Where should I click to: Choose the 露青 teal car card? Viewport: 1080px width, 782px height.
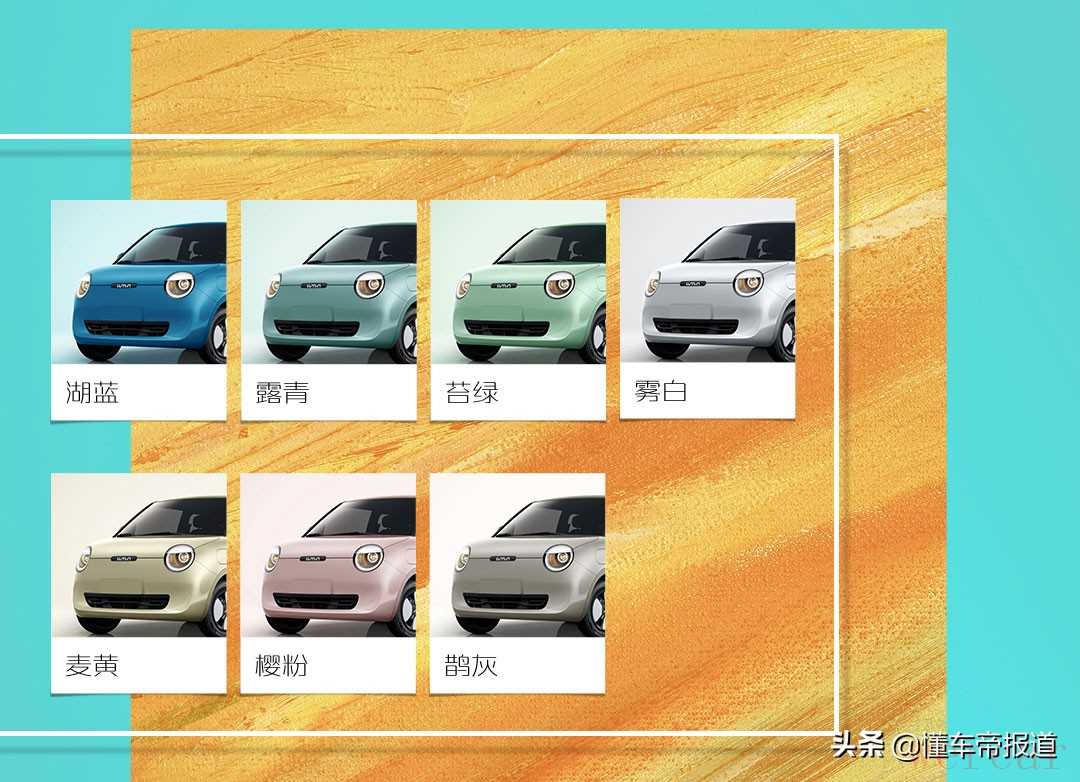click(328, 309)
